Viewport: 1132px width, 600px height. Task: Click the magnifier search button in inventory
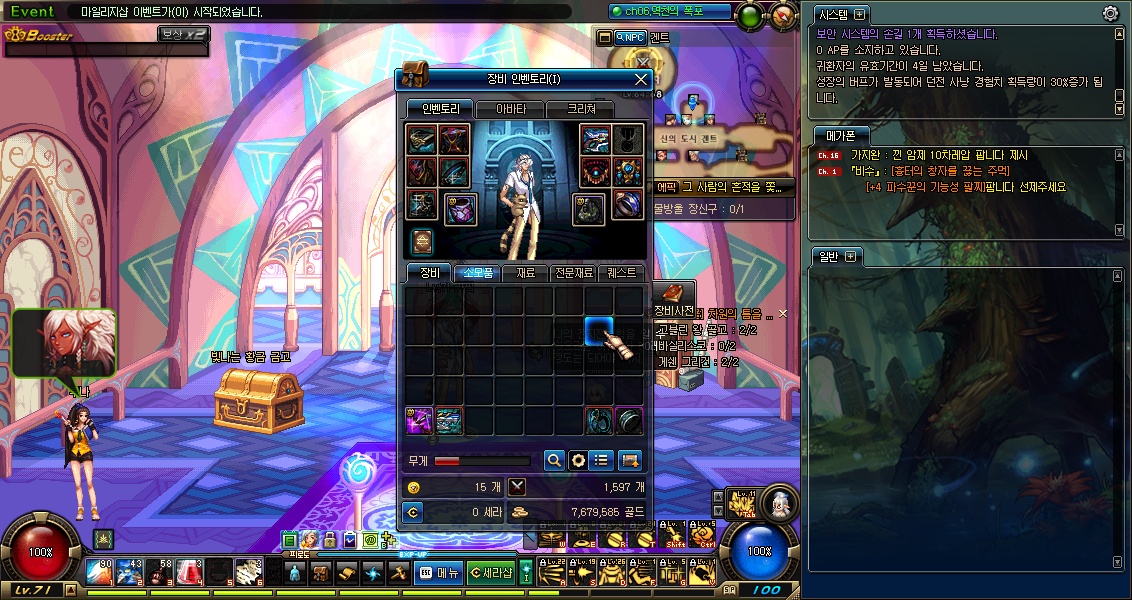pyautogui.click(x=553, y=460)
